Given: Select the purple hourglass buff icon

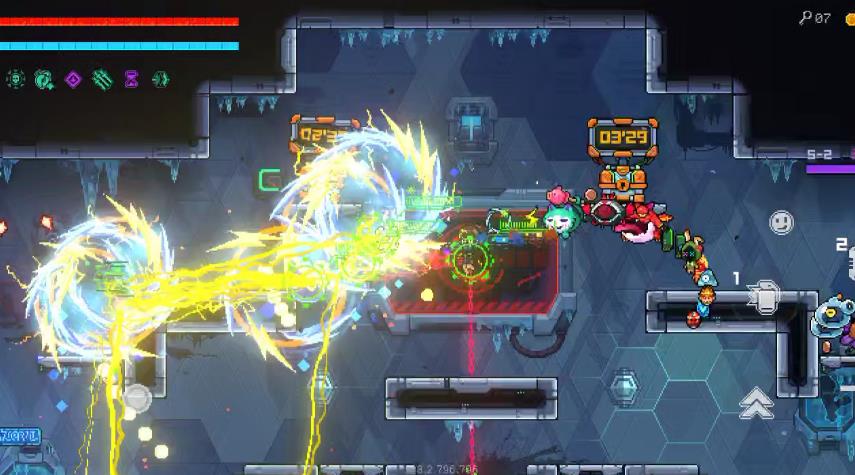Looking at the screenshot, I should [x=131, y=78].
